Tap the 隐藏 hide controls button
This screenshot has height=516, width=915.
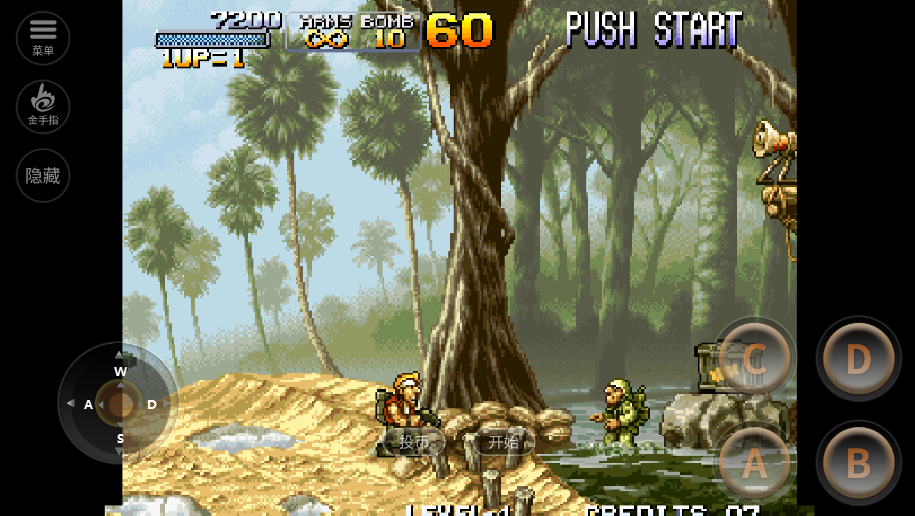pos(43,176)
